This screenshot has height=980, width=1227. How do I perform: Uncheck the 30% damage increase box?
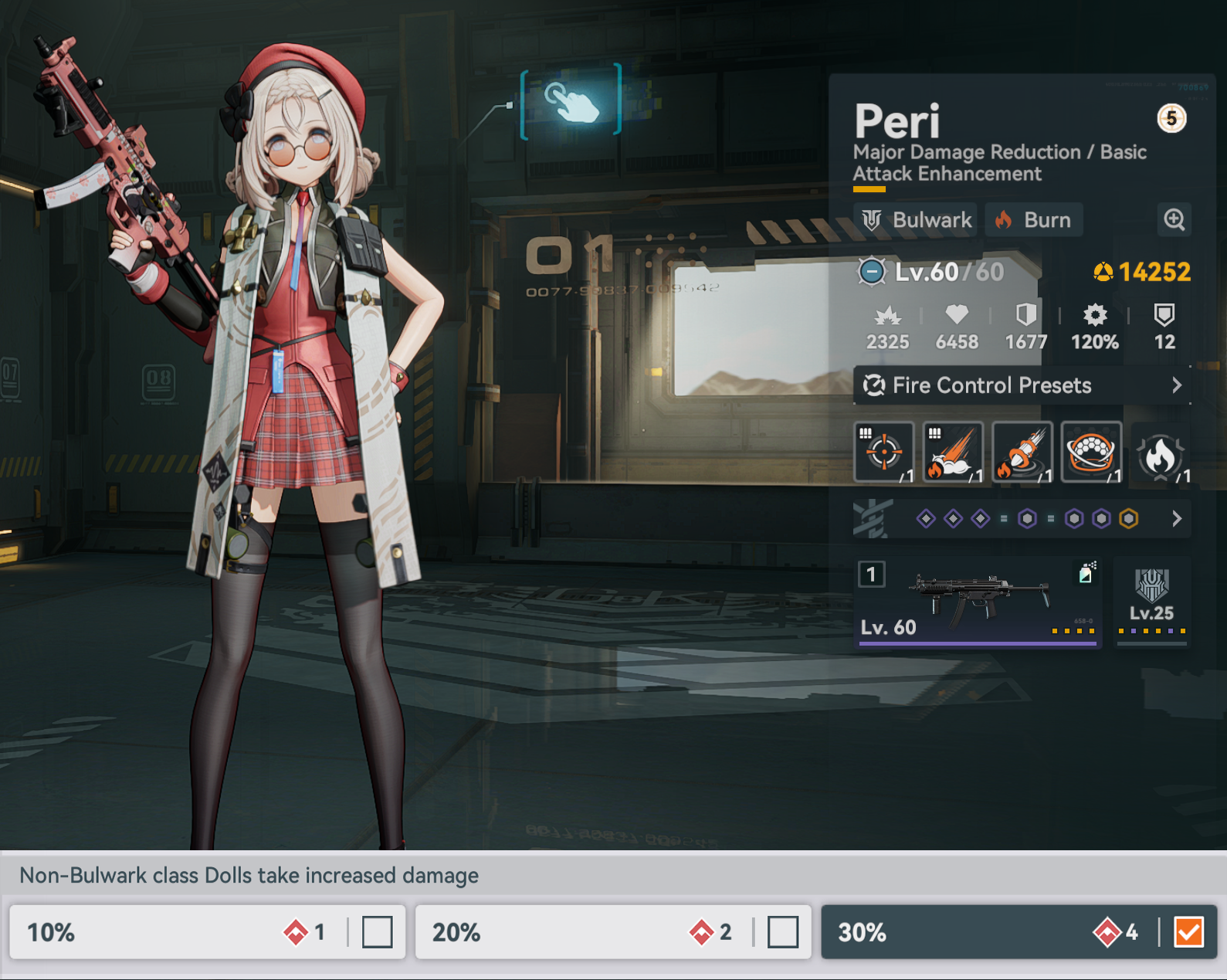point(1188,932)
